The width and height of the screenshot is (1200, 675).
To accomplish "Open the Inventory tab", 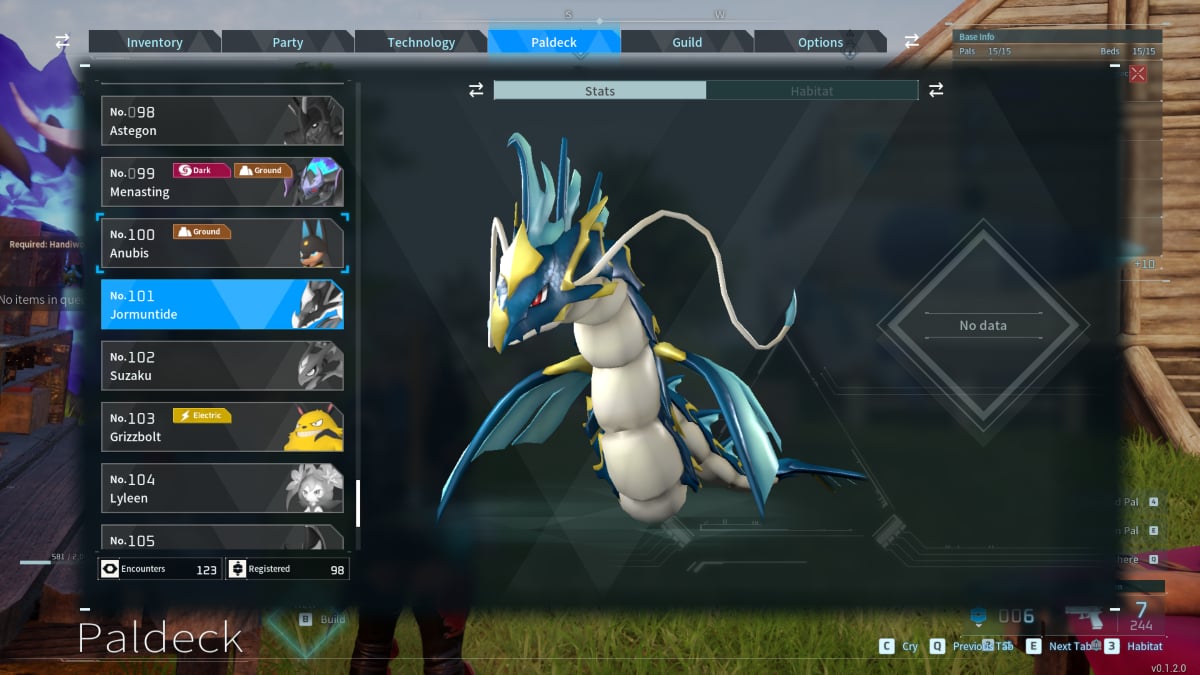I will 154,42.
